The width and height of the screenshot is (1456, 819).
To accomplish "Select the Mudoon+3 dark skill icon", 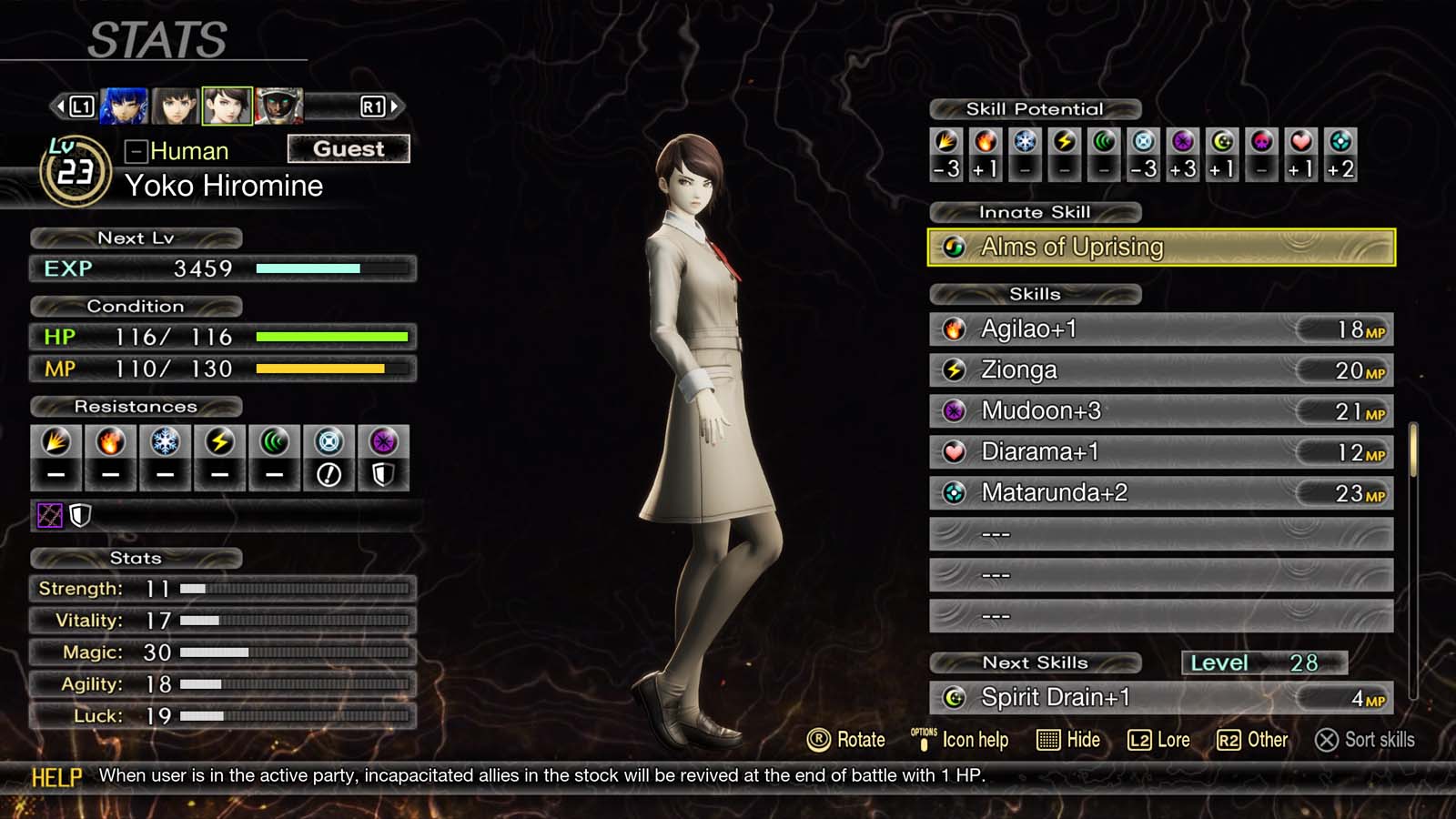I will 953,410.
